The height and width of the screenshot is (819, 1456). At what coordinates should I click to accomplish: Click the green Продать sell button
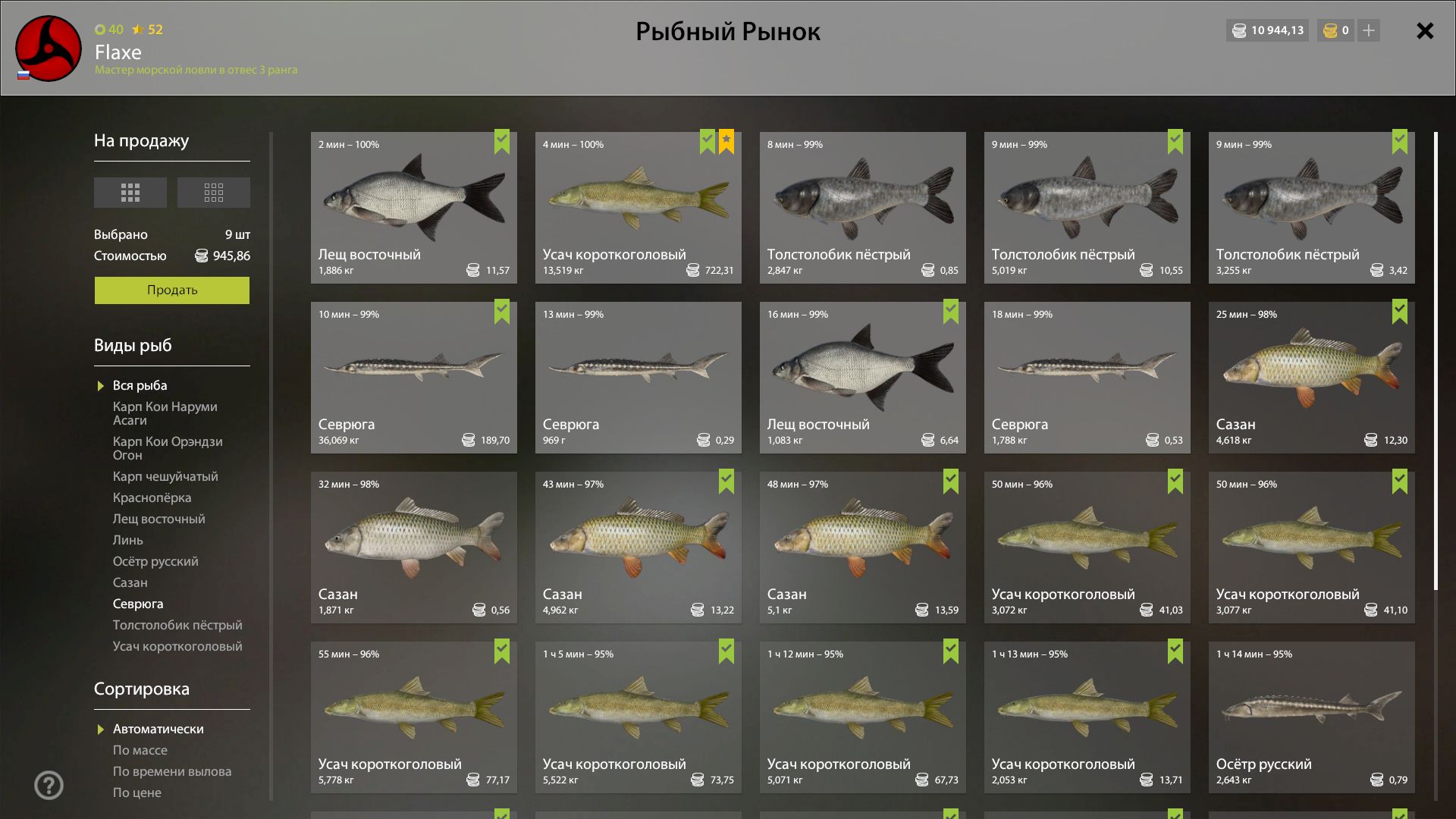point(171,290)
